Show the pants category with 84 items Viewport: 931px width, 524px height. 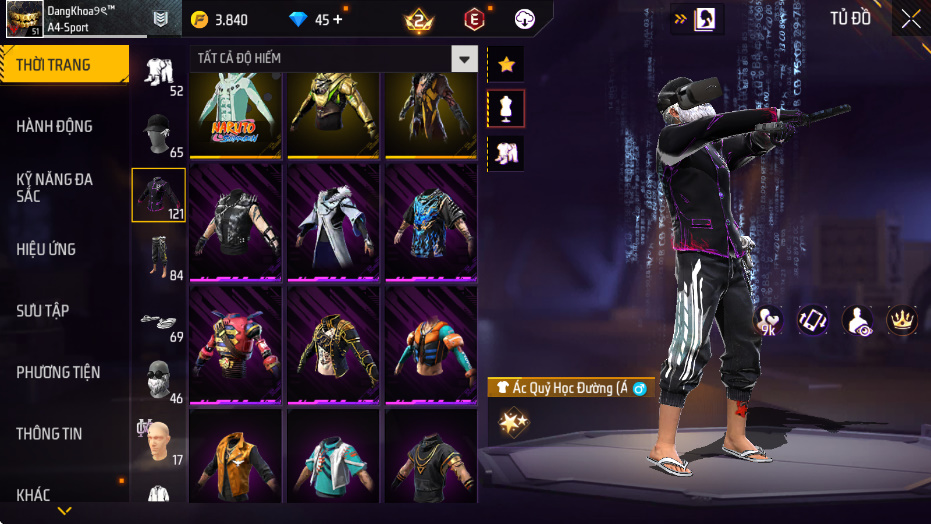point(159,257)
